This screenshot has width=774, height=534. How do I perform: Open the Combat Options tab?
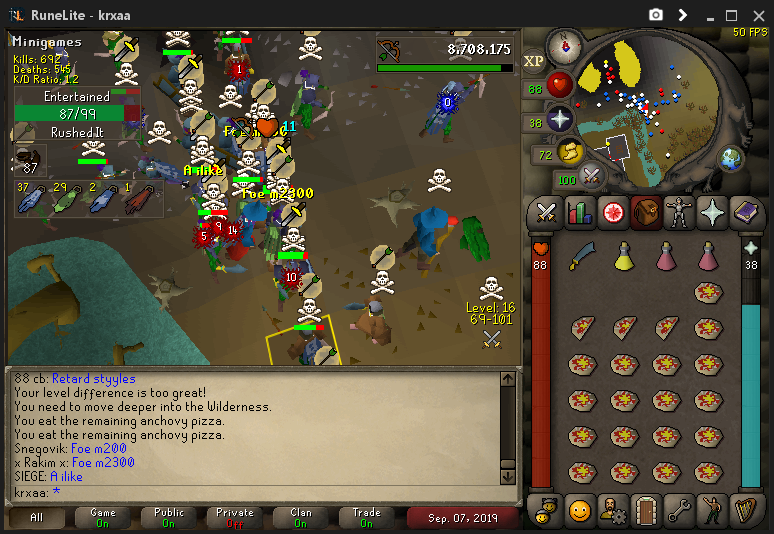point(546,213)
